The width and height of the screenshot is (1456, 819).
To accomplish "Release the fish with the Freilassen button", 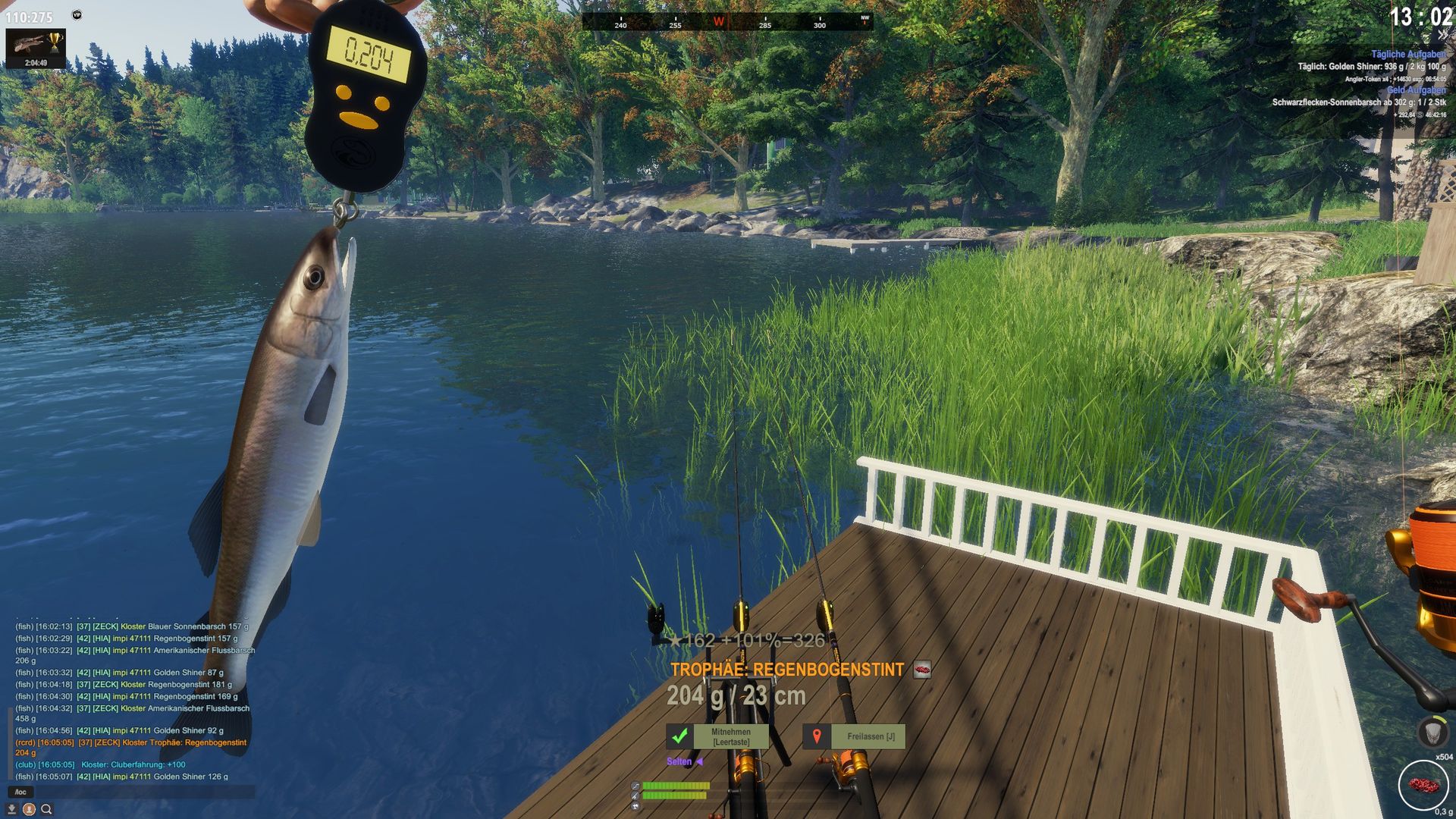I will click(x=855, y=736).
